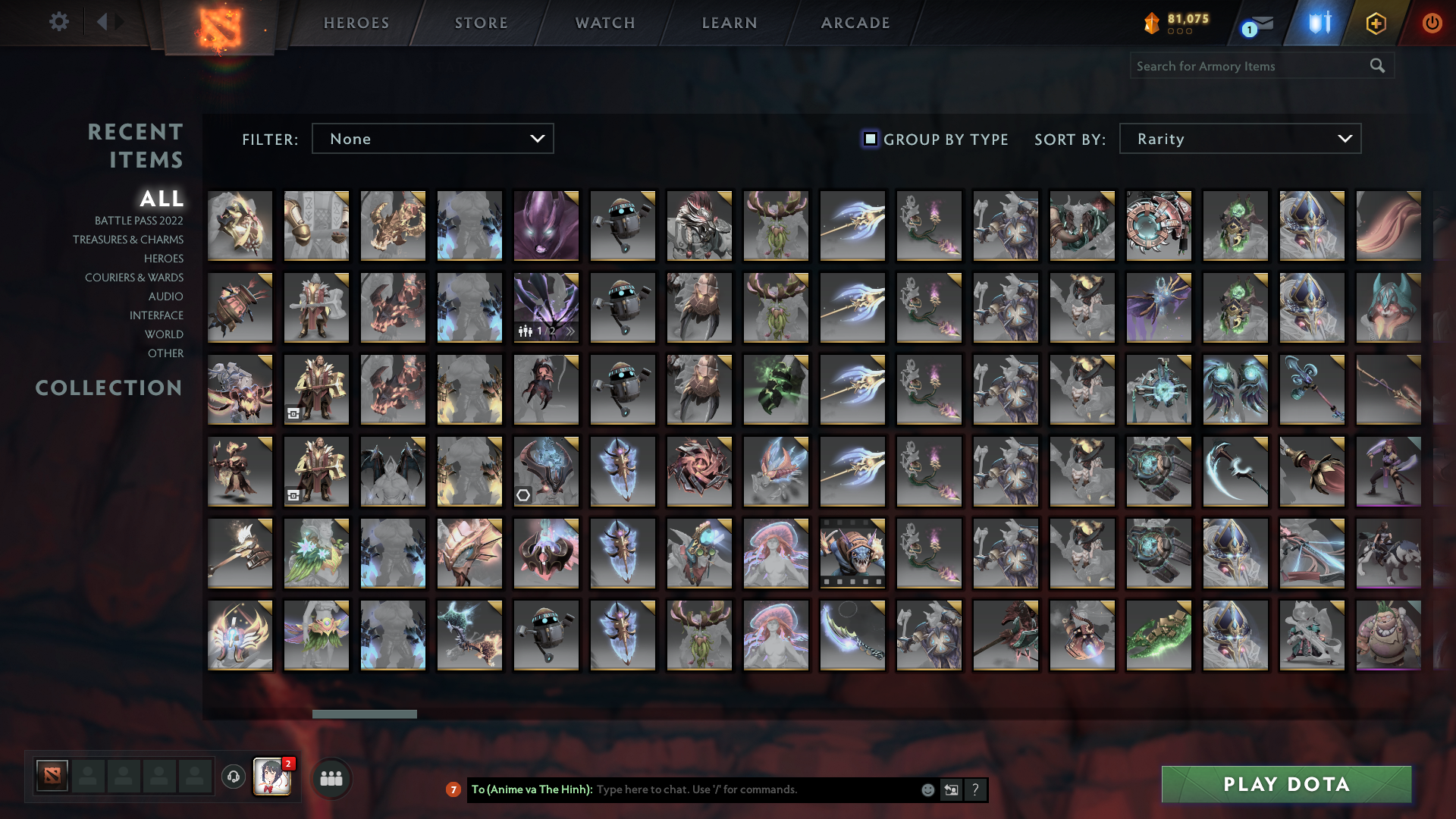
Task: Open the settings gear icon
Action: pyautogui.click(x=59, y=22)
